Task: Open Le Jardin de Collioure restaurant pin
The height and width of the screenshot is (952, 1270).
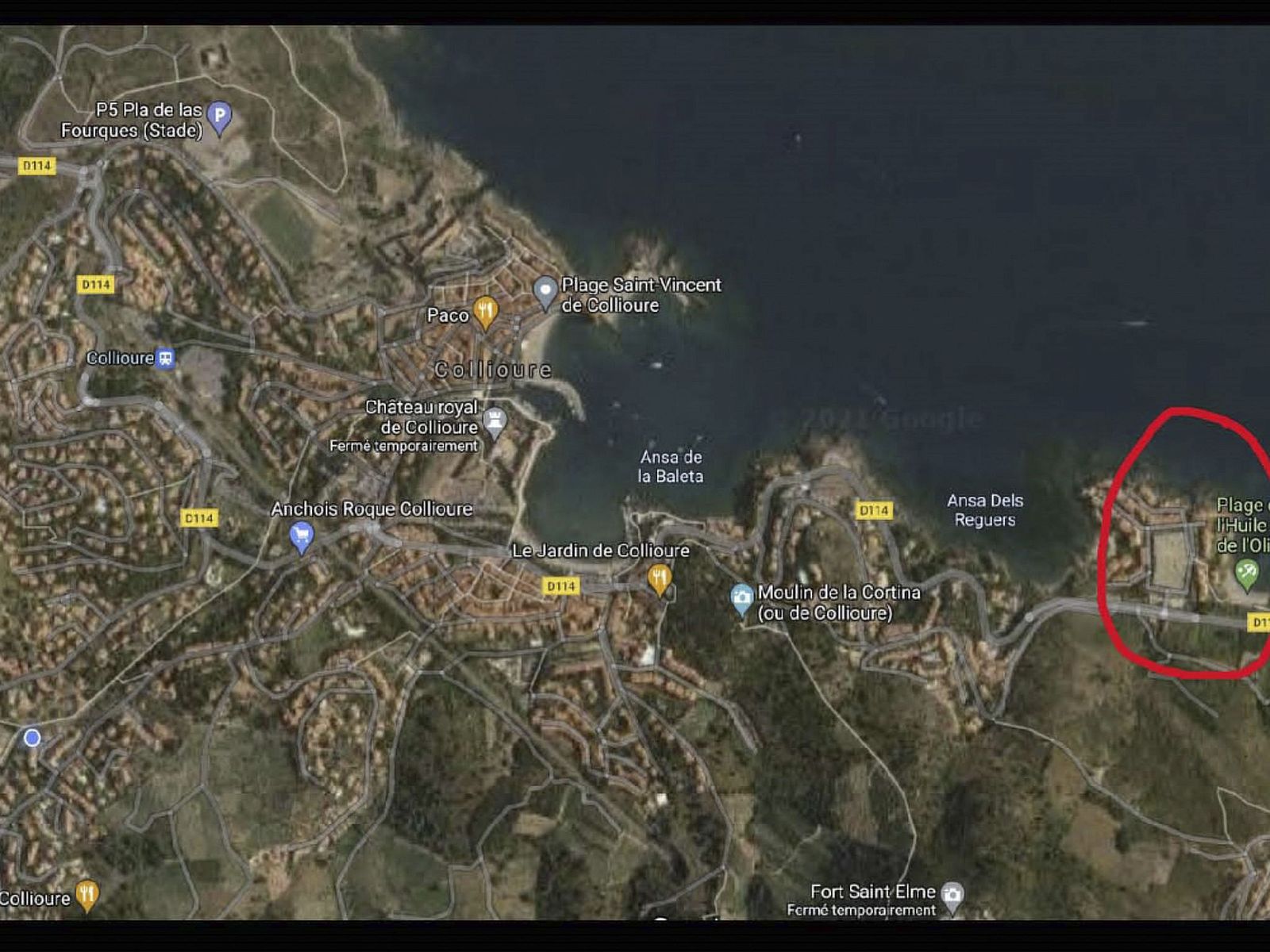Action: pos(659,578)
